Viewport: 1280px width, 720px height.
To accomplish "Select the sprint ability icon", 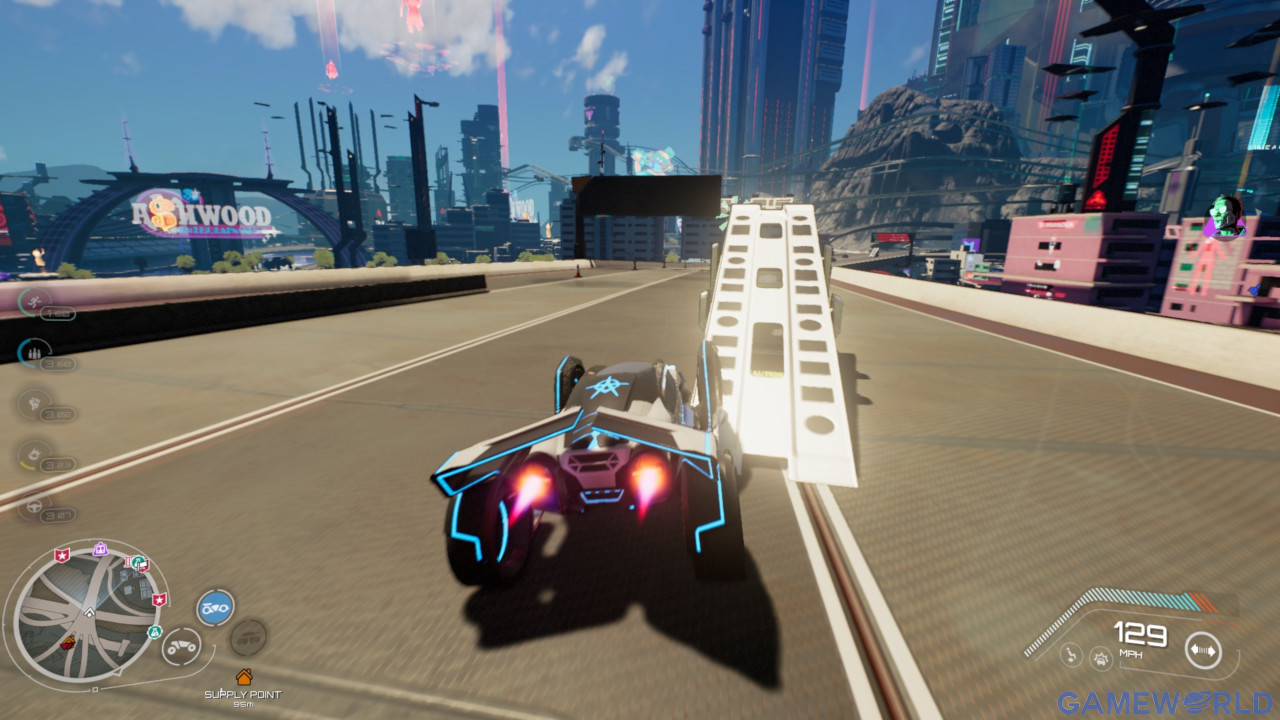I will click(x=32, y=300).
